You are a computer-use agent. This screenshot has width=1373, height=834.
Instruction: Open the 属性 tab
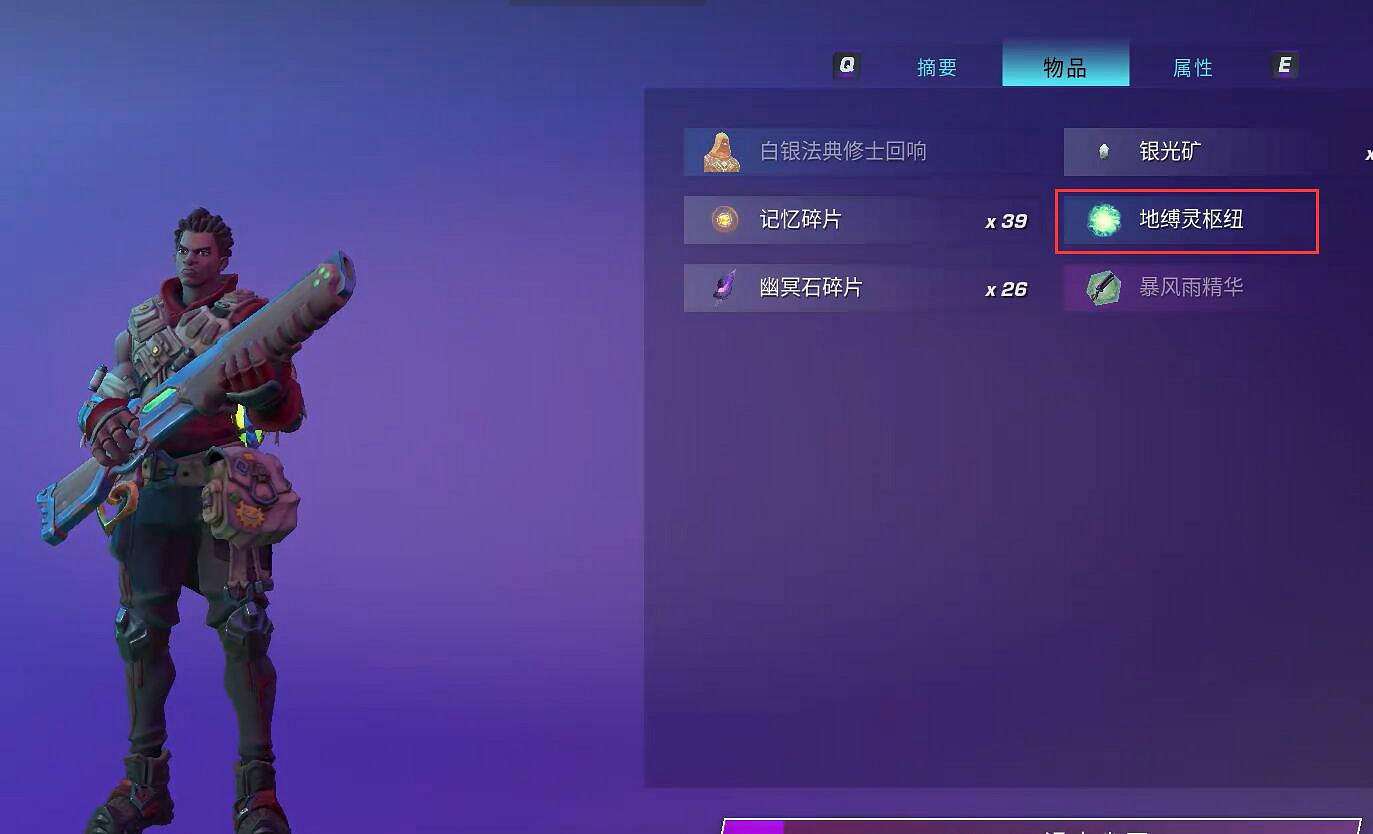(x=1191, y=67)
